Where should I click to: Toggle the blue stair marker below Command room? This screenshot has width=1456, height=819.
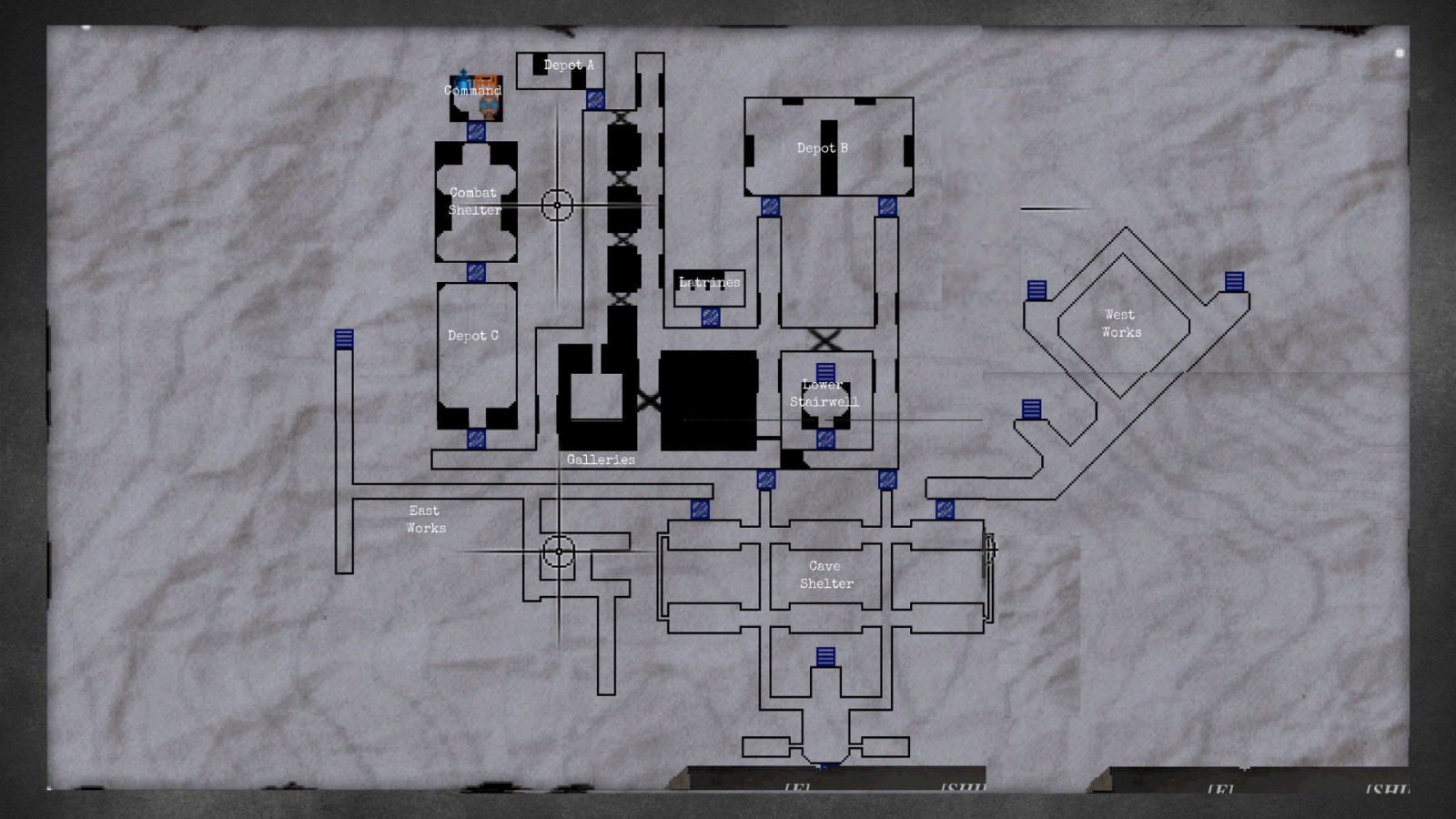[x=474, y=130]
